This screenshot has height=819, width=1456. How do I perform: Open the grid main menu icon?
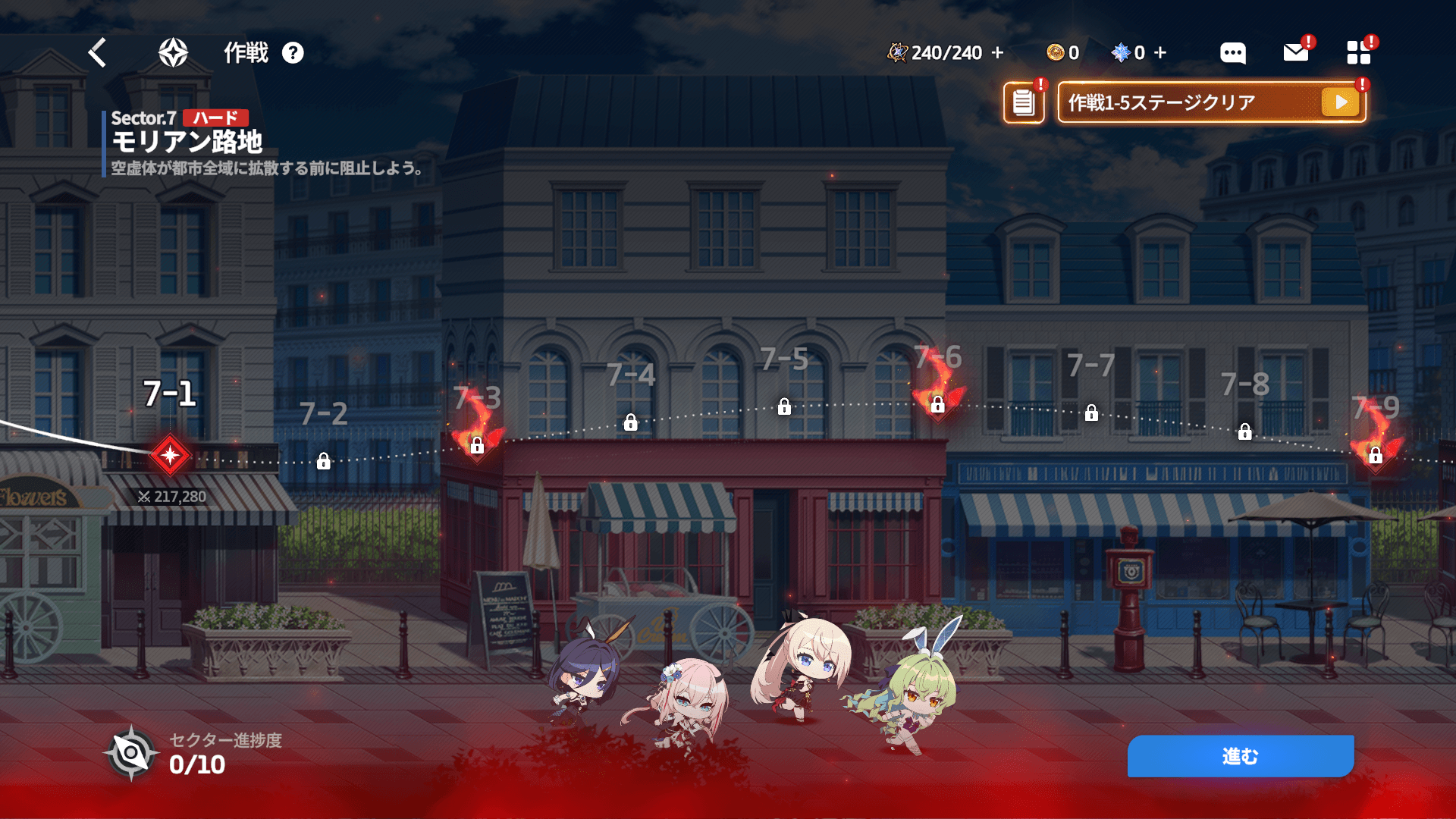click(1358, 52)
